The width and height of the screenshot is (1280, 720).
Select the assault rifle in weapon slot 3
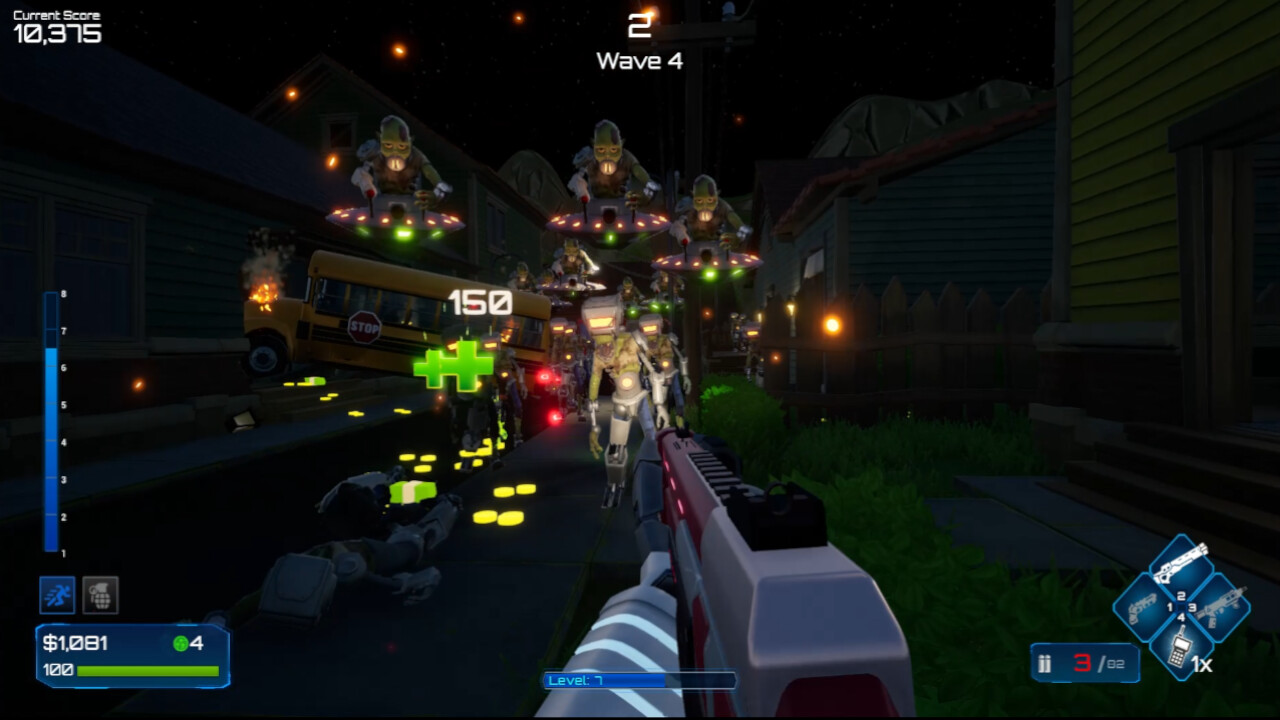pyautogui.click(x=1222, y=607)
